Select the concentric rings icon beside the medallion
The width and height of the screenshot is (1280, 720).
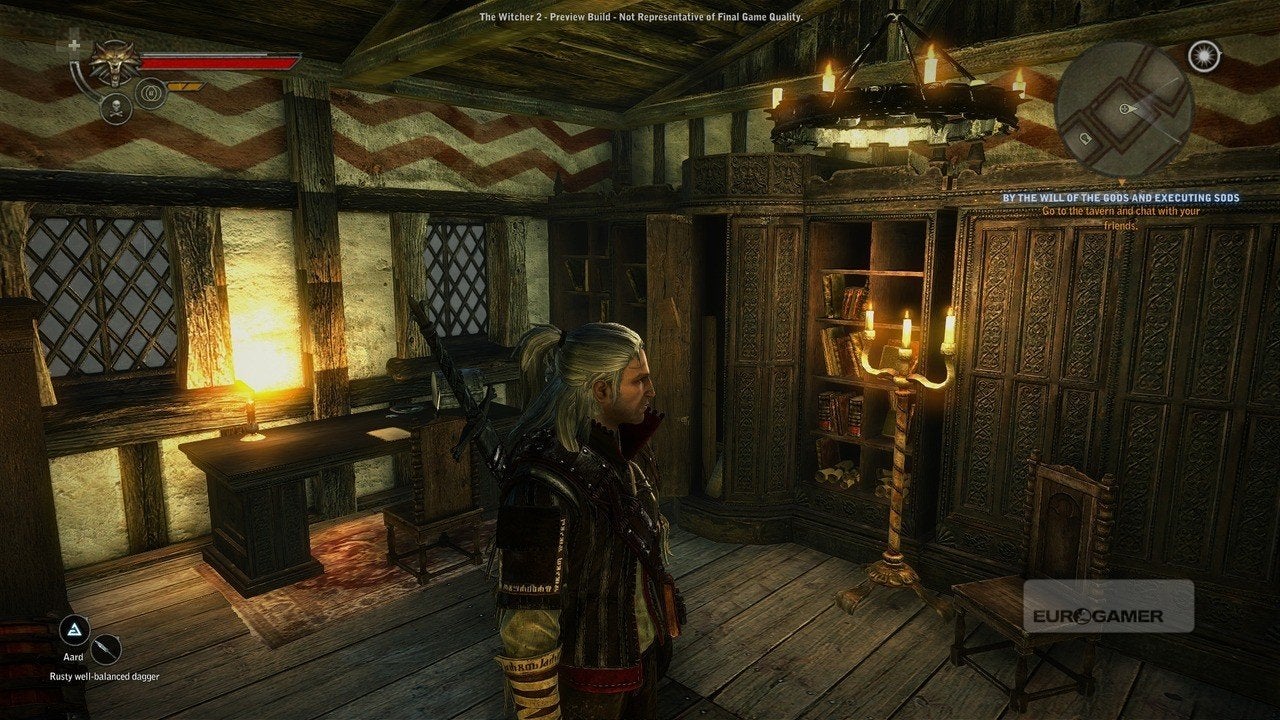pyautogui.click(x=151, y=93)
